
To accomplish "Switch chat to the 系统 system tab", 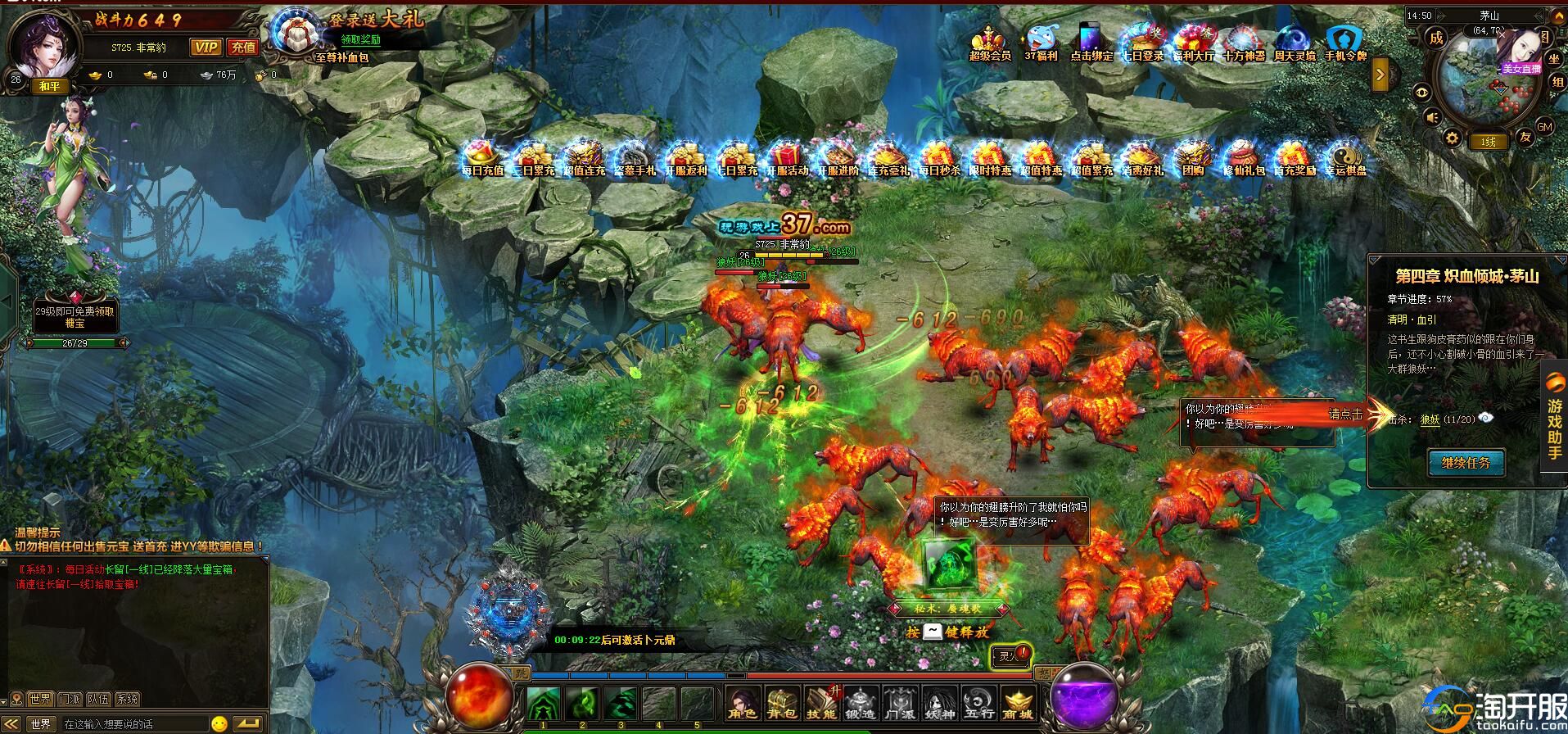I will pos(127,699).
